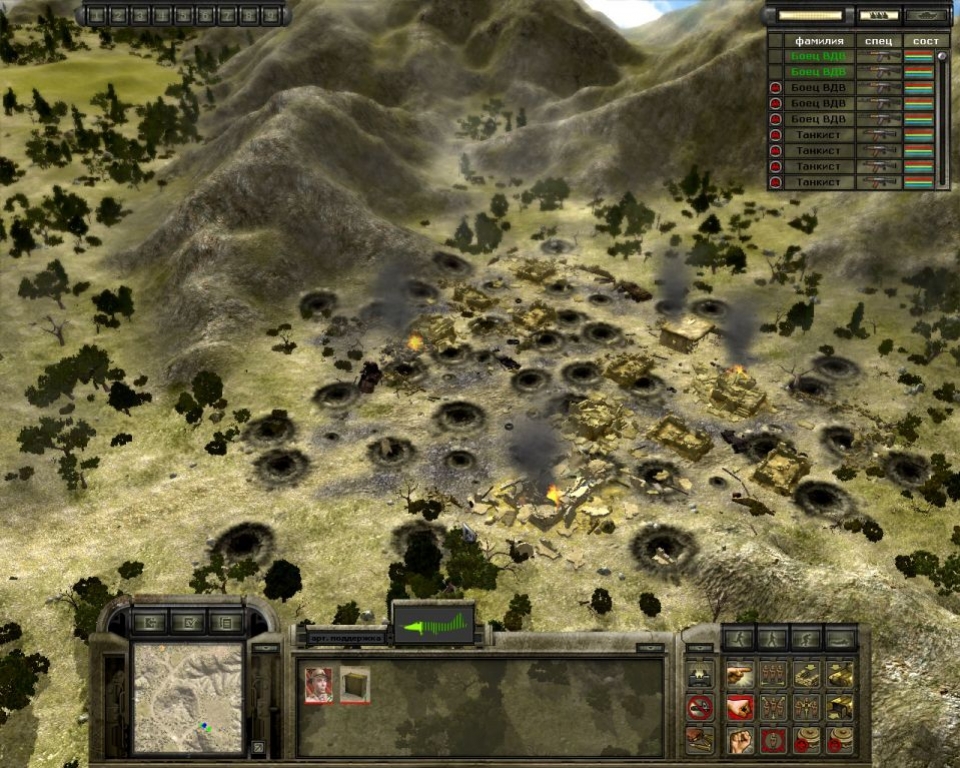
Task: Click the green arrow signal display
Action: click(433, 626)
